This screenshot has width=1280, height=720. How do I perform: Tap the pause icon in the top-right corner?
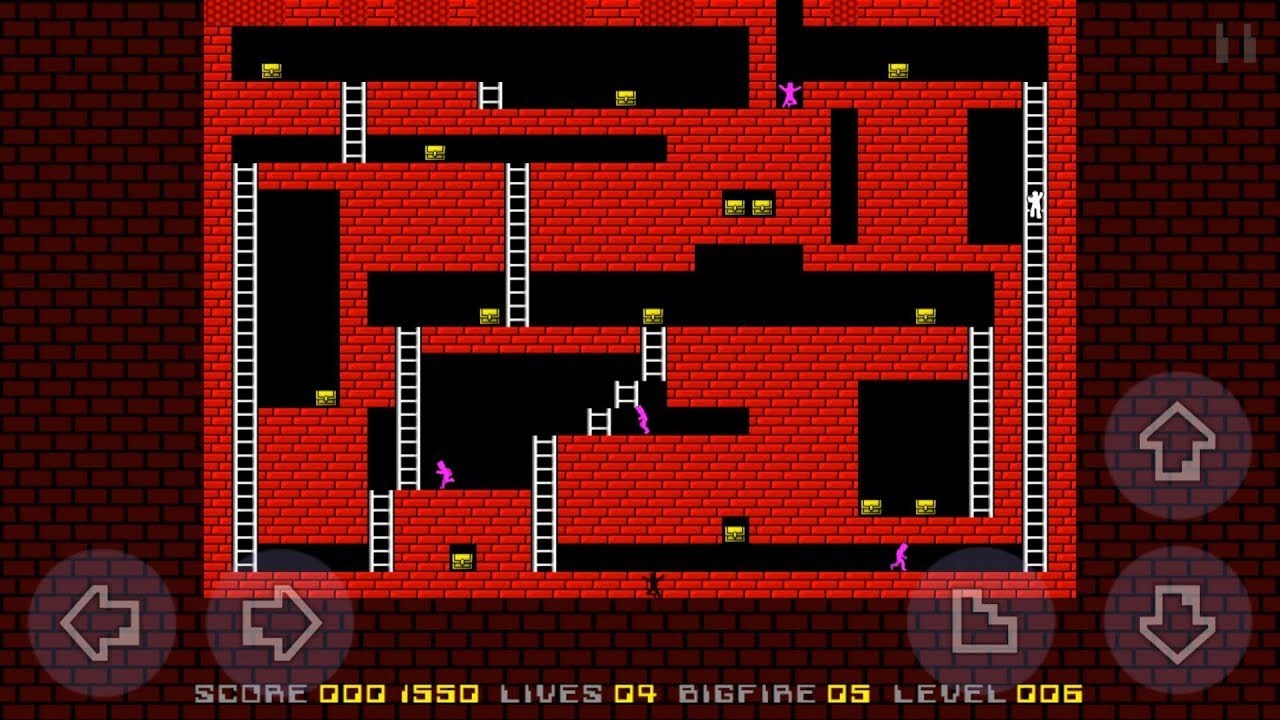1235,42
